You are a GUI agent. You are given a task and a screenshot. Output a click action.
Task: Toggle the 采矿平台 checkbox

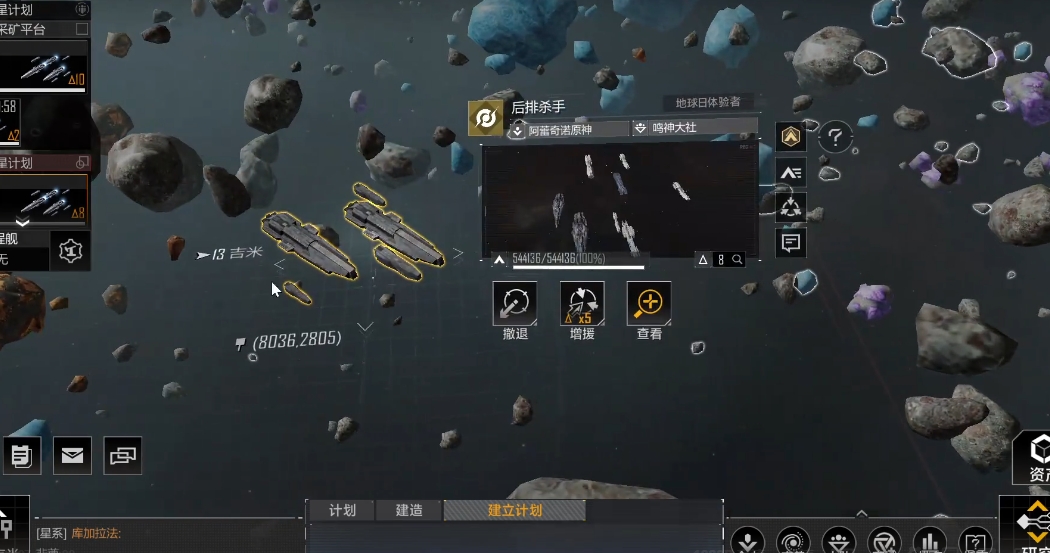[x=82, y=30]
